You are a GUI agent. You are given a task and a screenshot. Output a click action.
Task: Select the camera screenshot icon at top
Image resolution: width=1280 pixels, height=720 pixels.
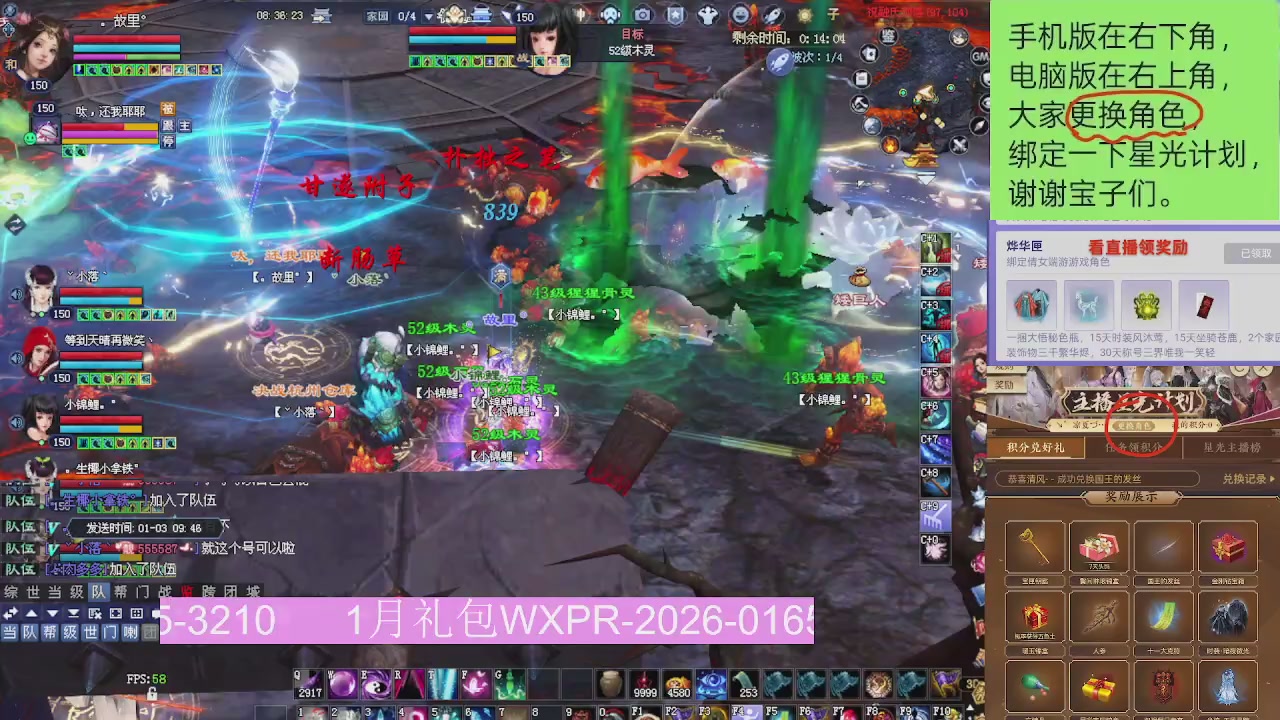coord(643,15)
